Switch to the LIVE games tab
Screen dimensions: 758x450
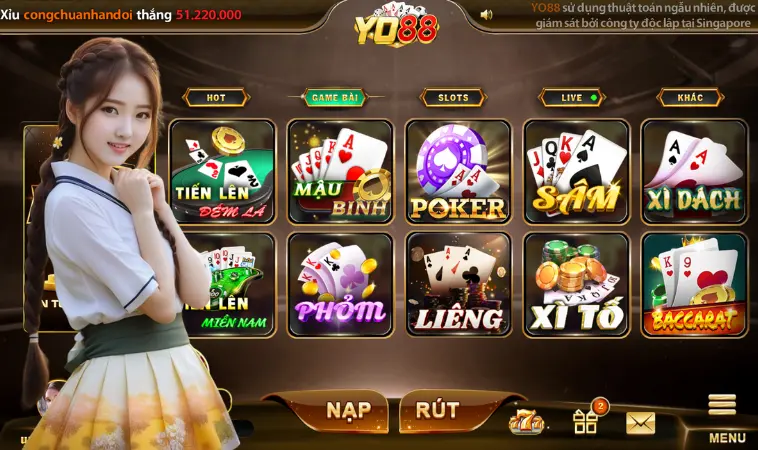coord(572,98)
